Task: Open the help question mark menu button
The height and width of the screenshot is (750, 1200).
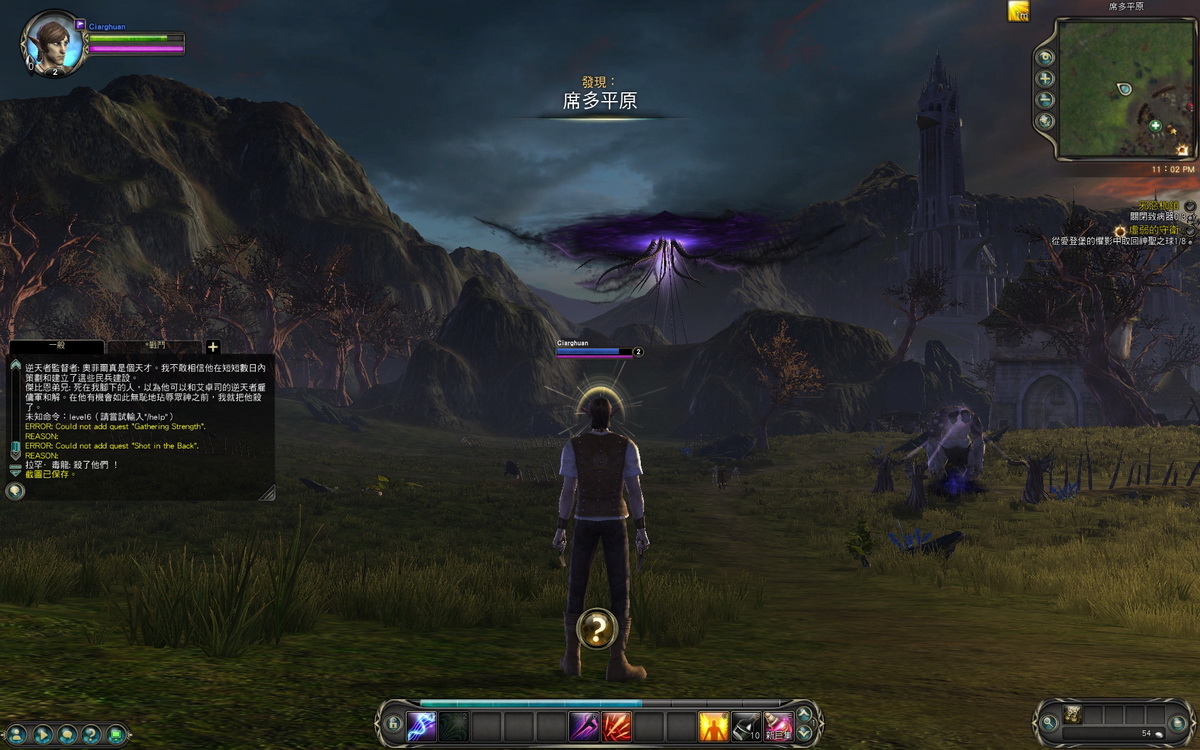Action: (x=92, y=734)
